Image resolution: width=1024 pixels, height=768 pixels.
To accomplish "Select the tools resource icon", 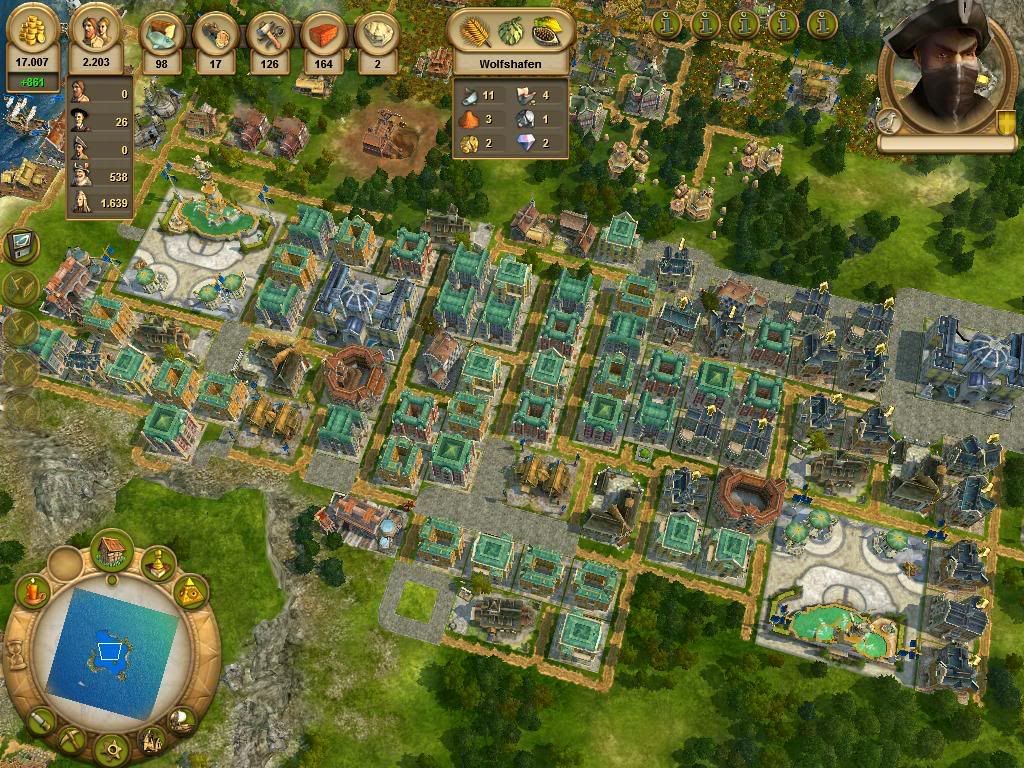I will tap(269, 33).
